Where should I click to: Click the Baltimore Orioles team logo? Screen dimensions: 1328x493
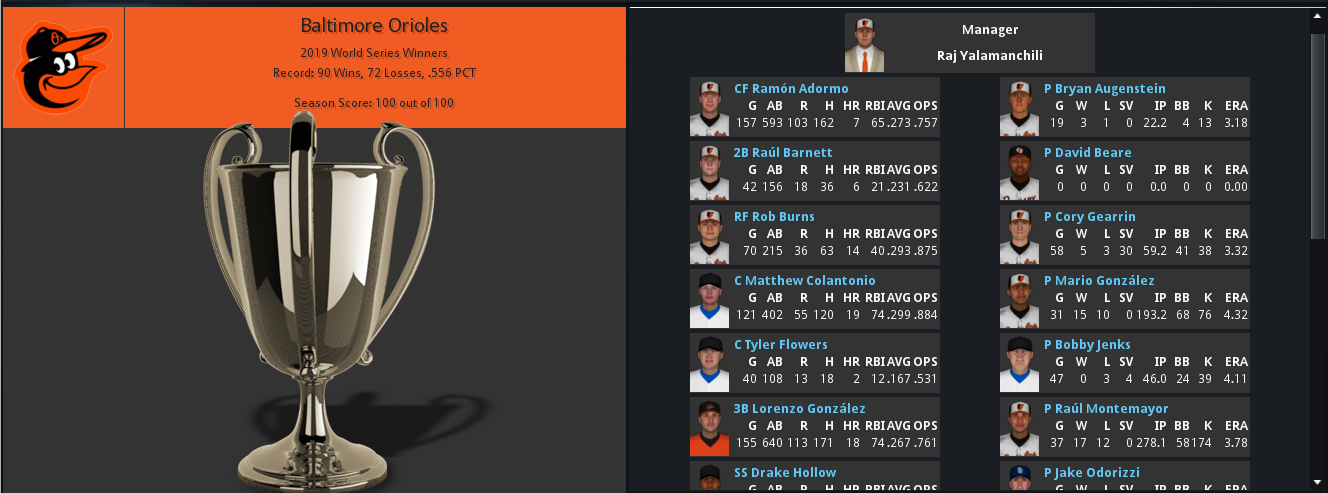pyautogui.click(x=63, y=68)
